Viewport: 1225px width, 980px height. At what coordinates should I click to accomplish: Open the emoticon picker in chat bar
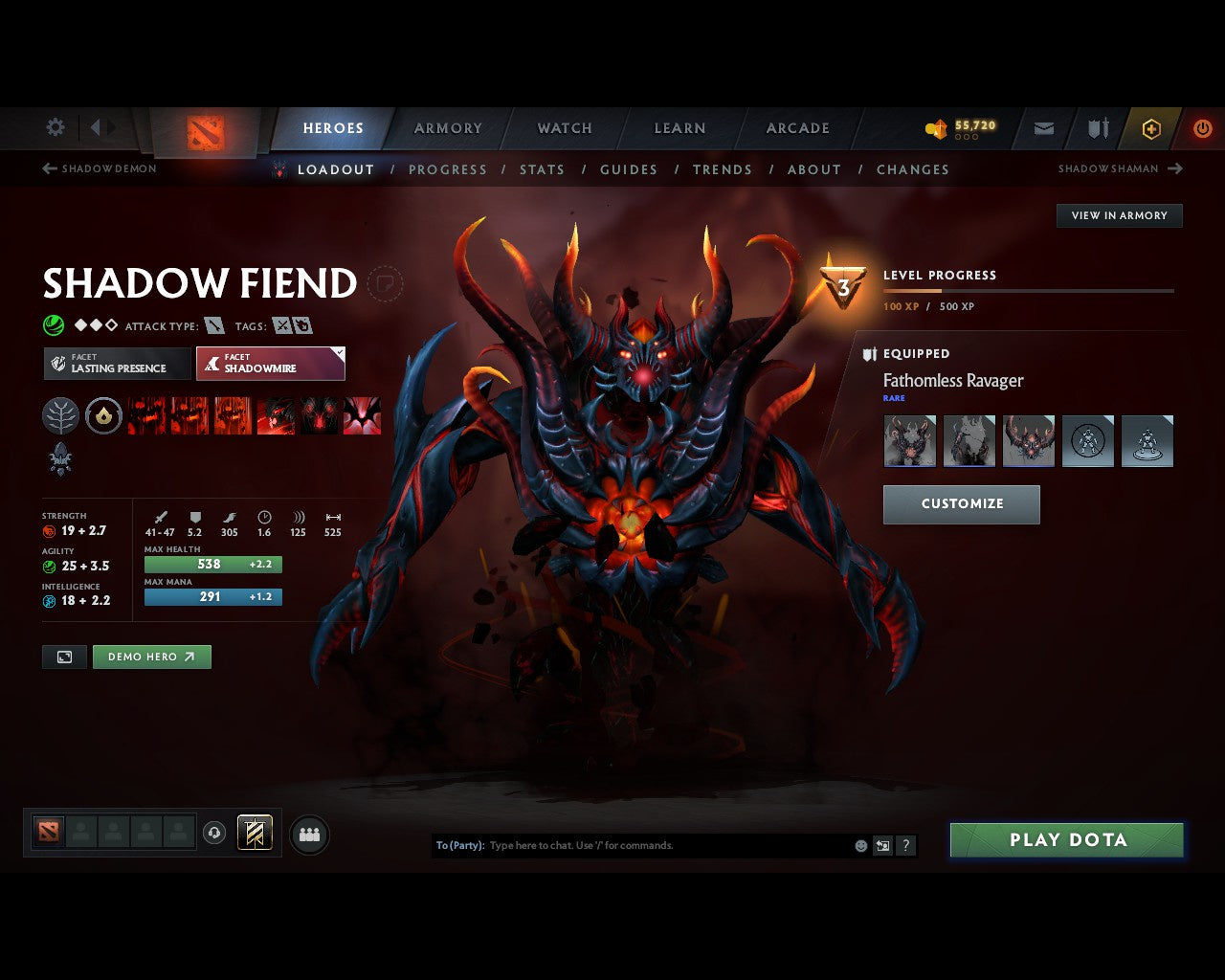[859, 845]
